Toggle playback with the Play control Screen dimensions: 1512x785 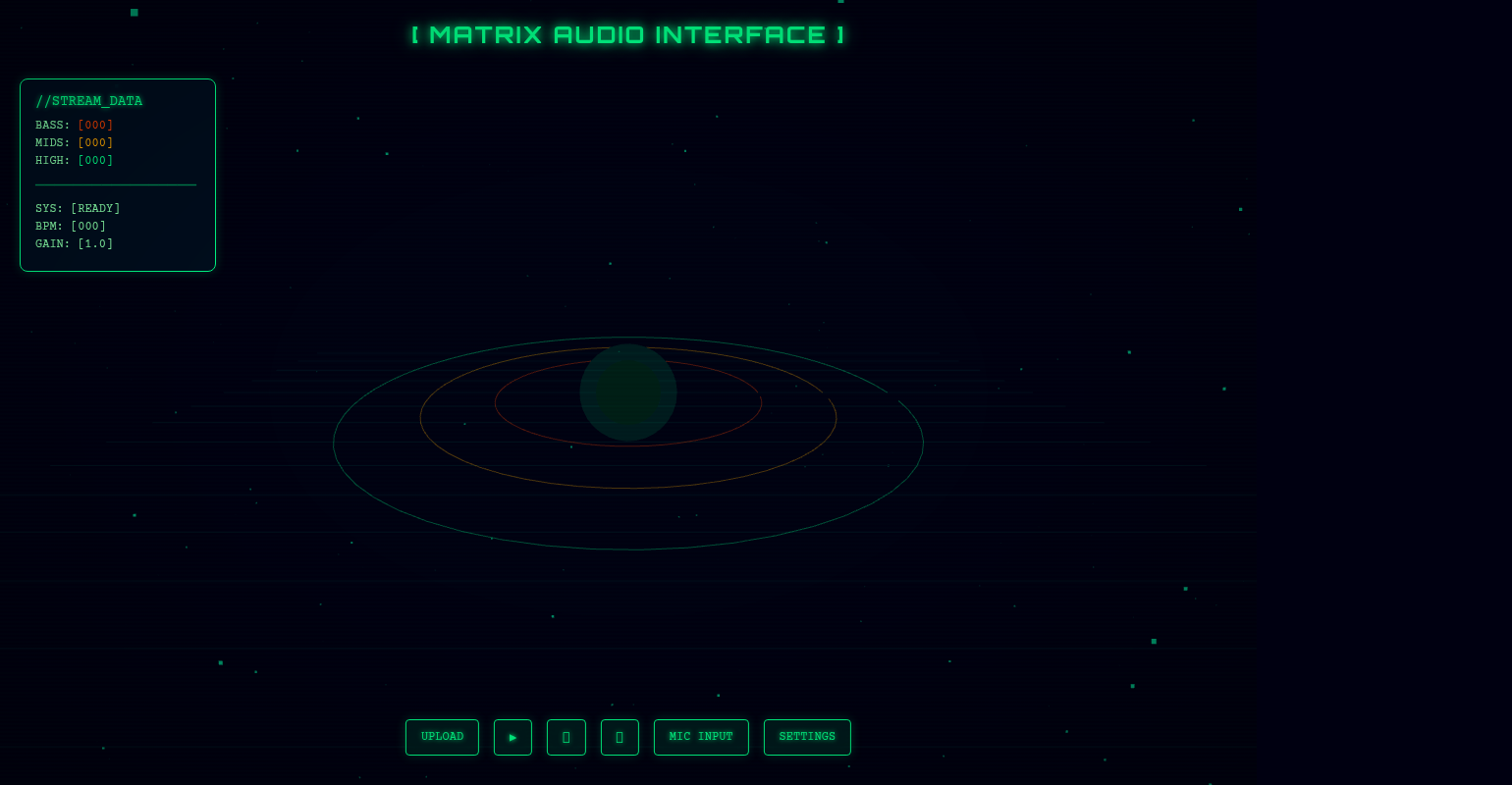point(513,737)
